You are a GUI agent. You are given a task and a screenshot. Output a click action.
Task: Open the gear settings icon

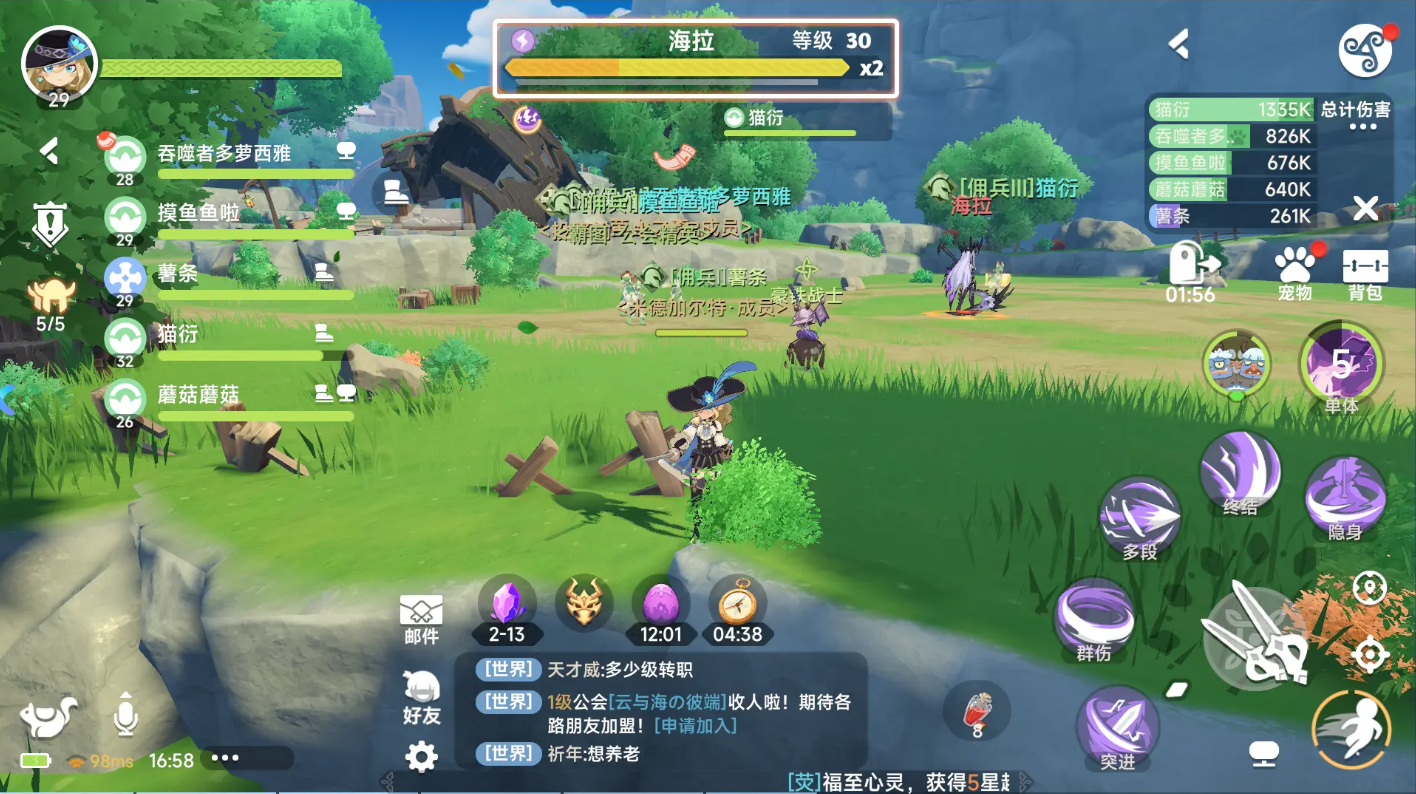[421, 757]
